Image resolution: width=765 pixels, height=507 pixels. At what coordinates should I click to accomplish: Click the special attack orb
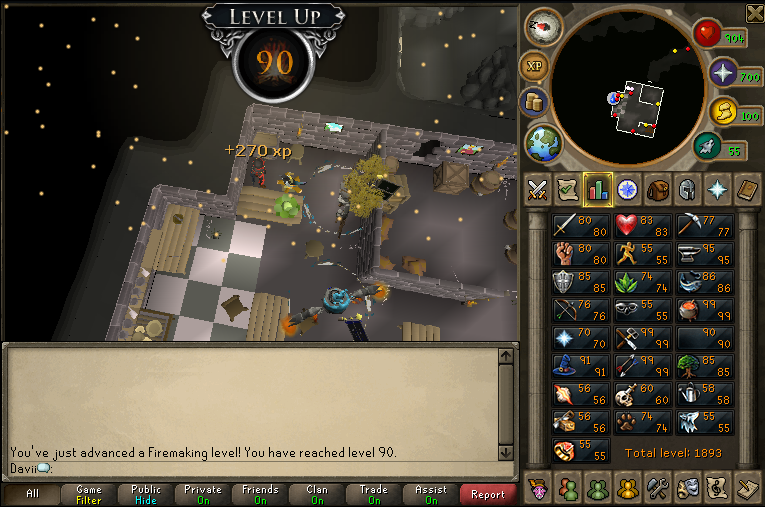(x=708, y=146)
